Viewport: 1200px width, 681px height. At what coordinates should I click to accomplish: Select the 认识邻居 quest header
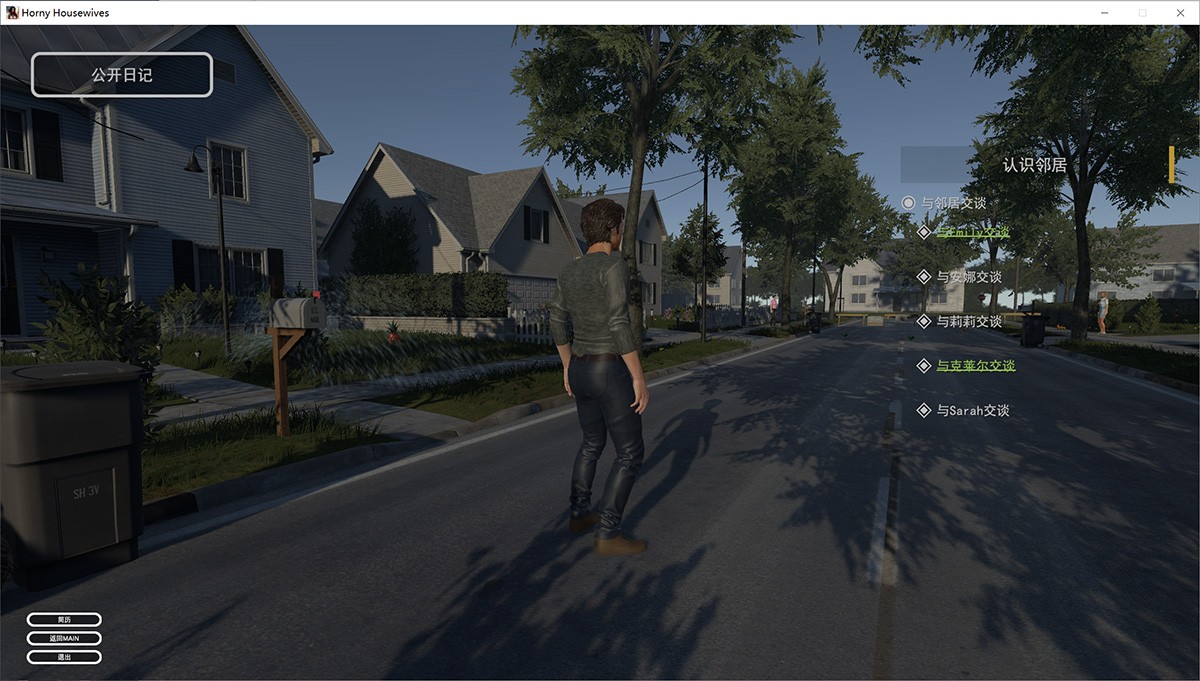click(x=1035, y=165)
